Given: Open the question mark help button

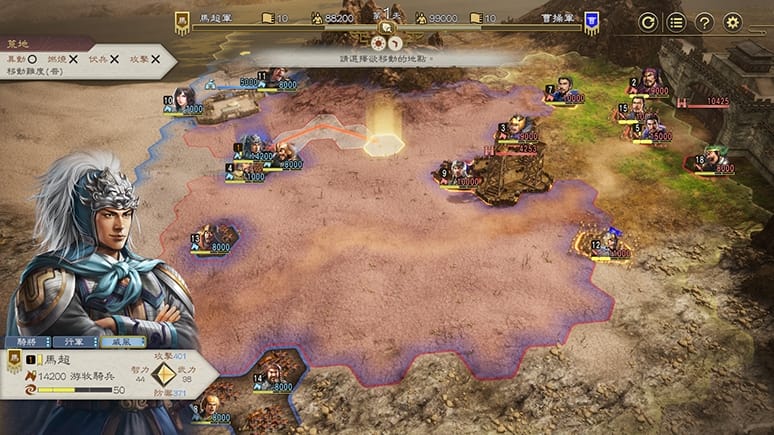Looking at the screenshot, I should point(704,22).
